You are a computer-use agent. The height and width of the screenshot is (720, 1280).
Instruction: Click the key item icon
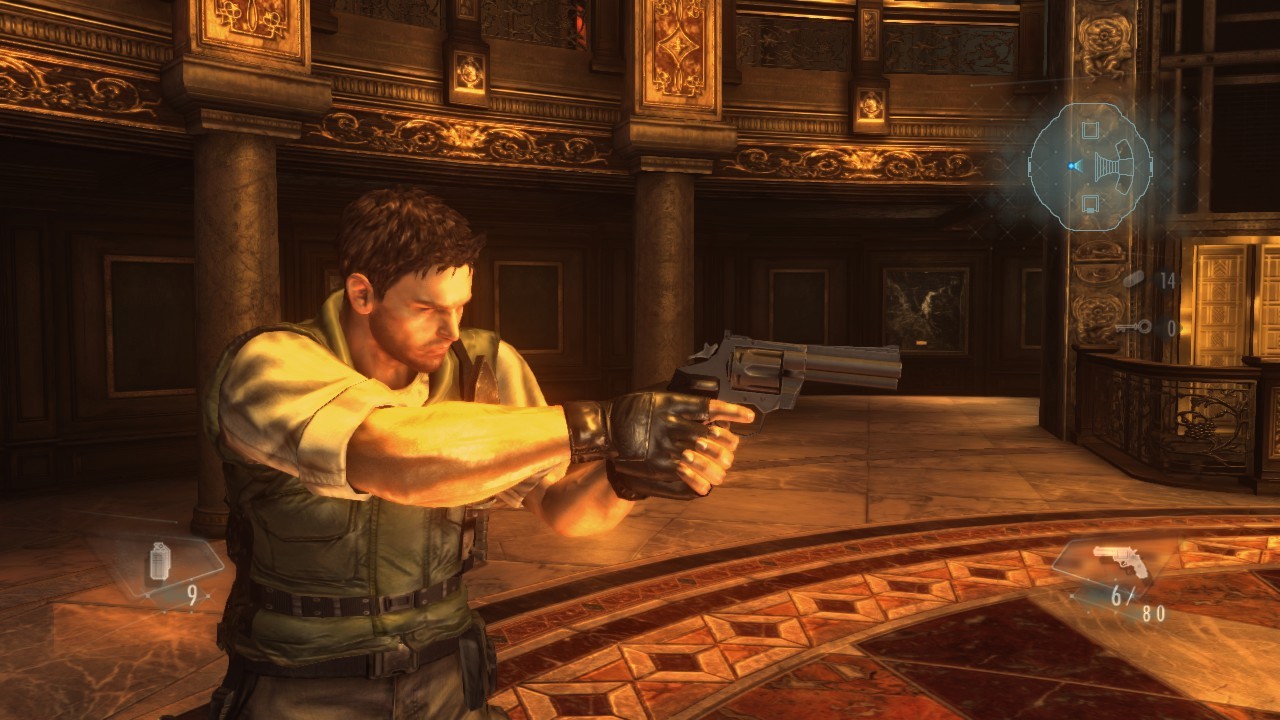coord(1134,327)
